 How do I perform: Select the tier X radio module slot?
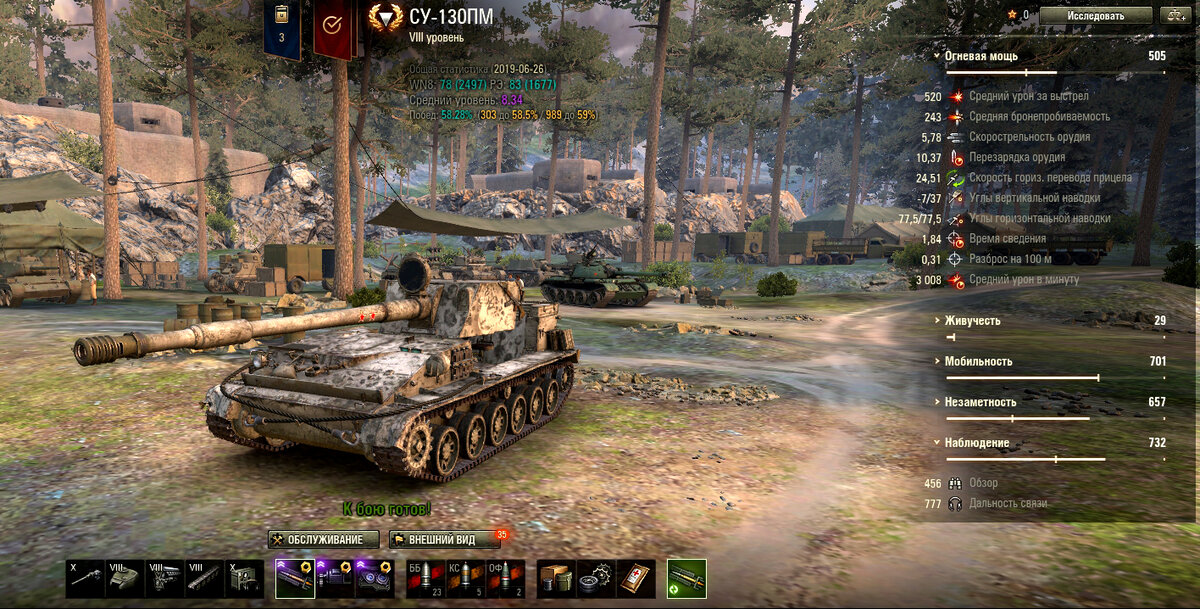[x=245, y=579]
